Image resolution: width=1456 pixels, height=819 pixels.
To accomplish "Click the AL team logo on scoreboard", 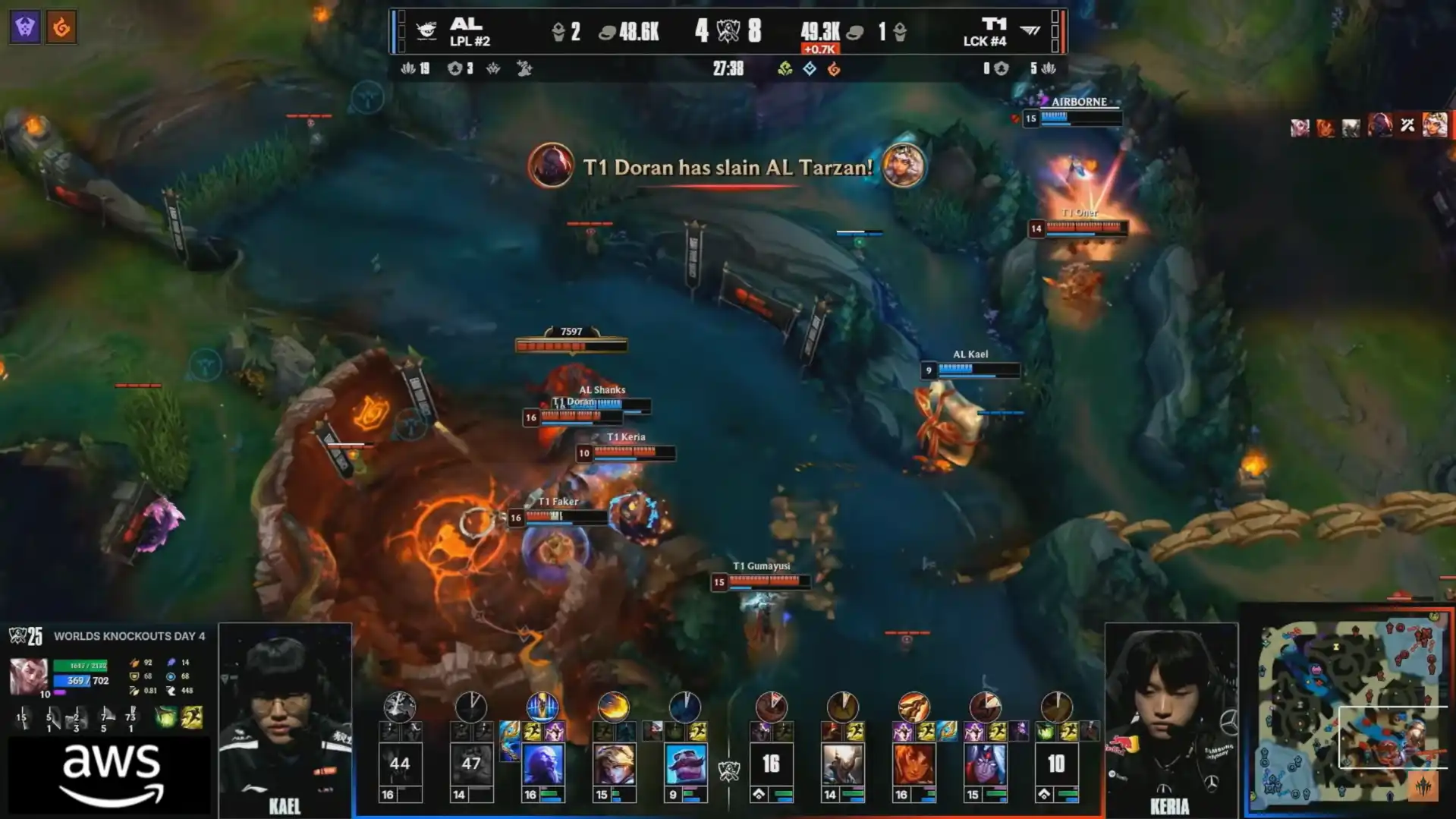I will pyautogui.click(x=426, y=30).
